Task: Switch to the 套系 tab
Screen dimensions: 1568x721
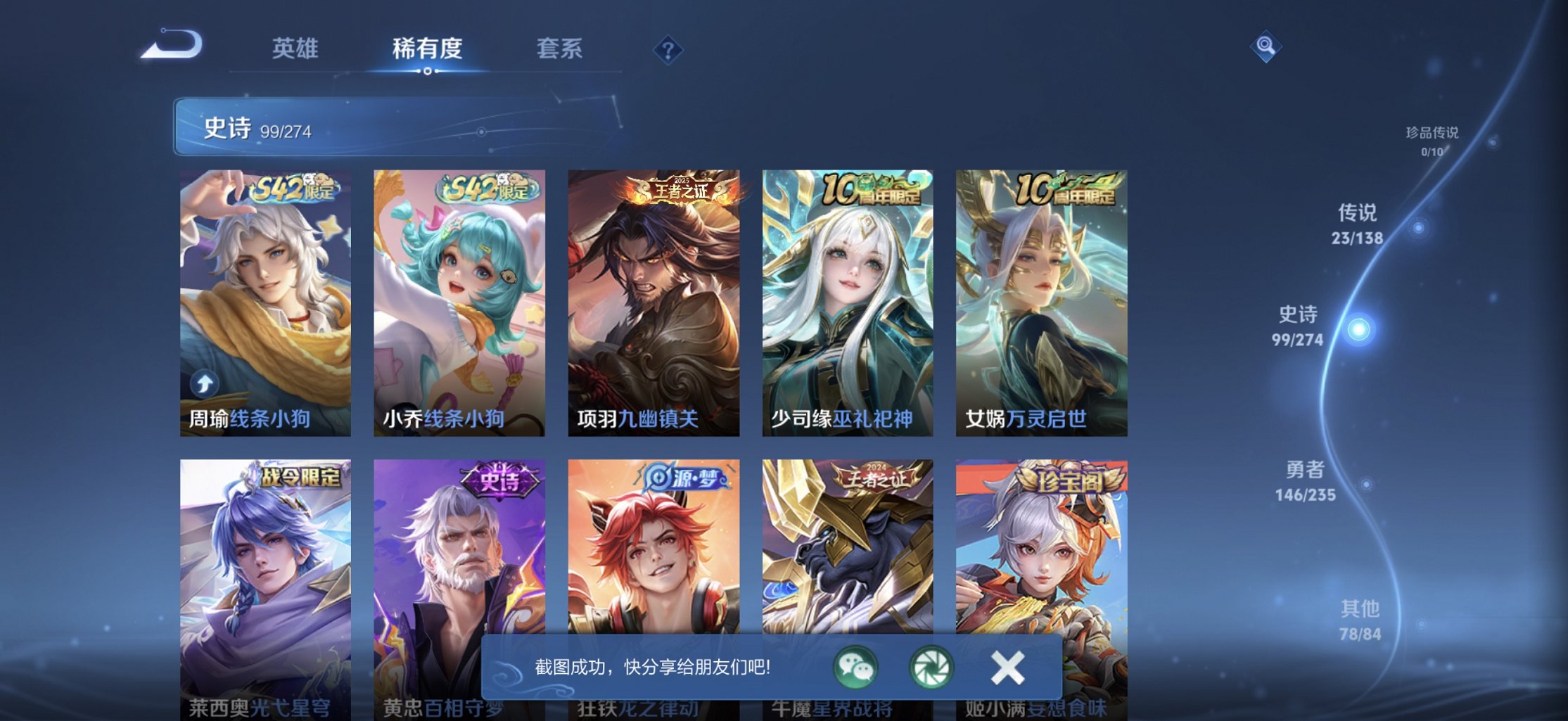Action: [x=561, y=49]
